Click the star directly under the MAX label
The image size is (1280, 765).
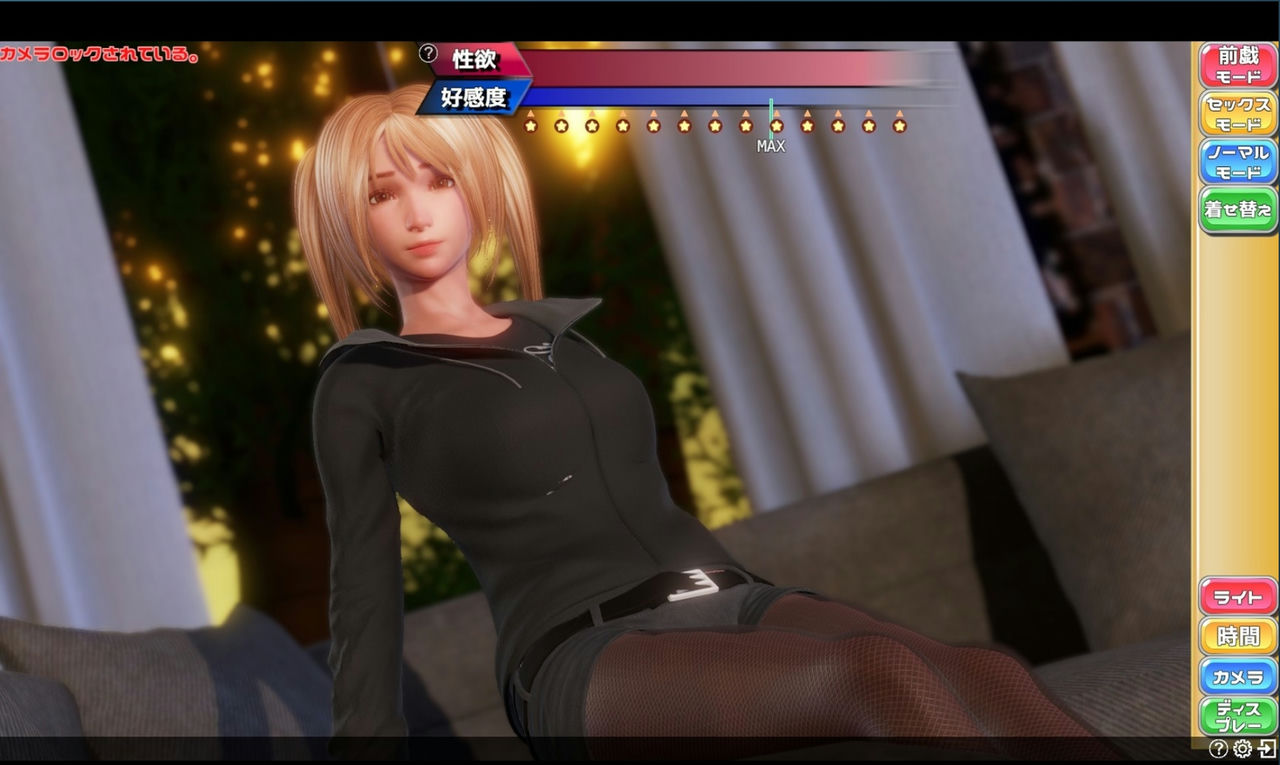[x=775, y=125]
